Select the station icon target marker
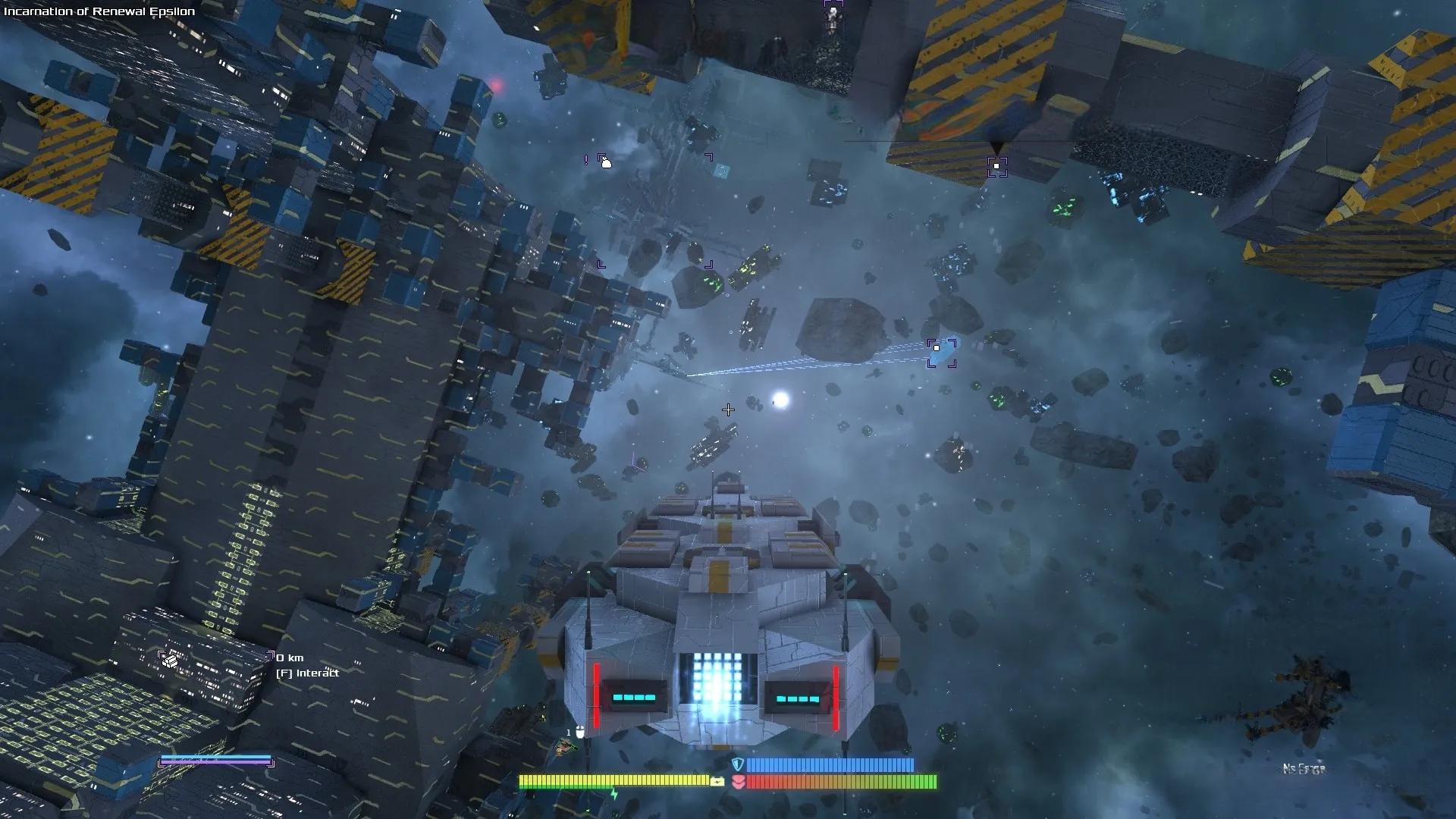 coord(170,661)
